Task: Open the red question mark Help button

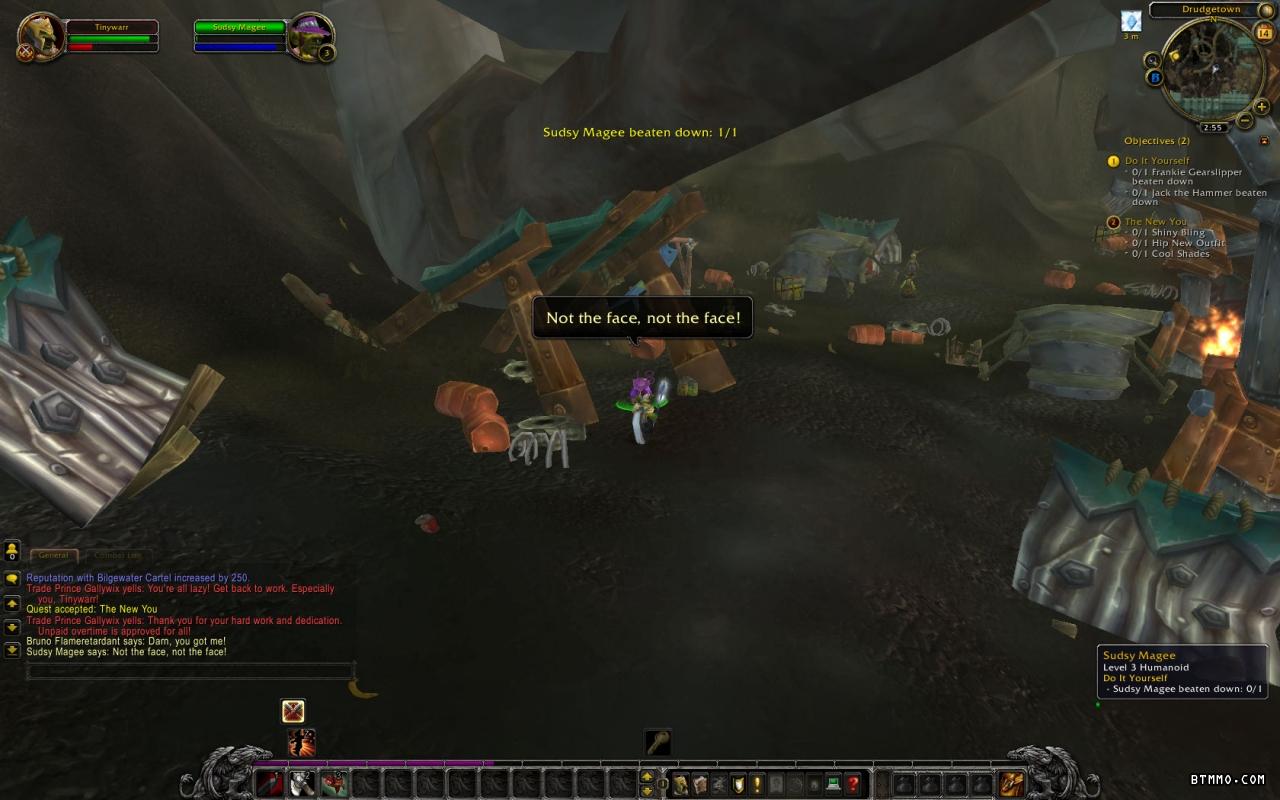Action: pos(853,784)
